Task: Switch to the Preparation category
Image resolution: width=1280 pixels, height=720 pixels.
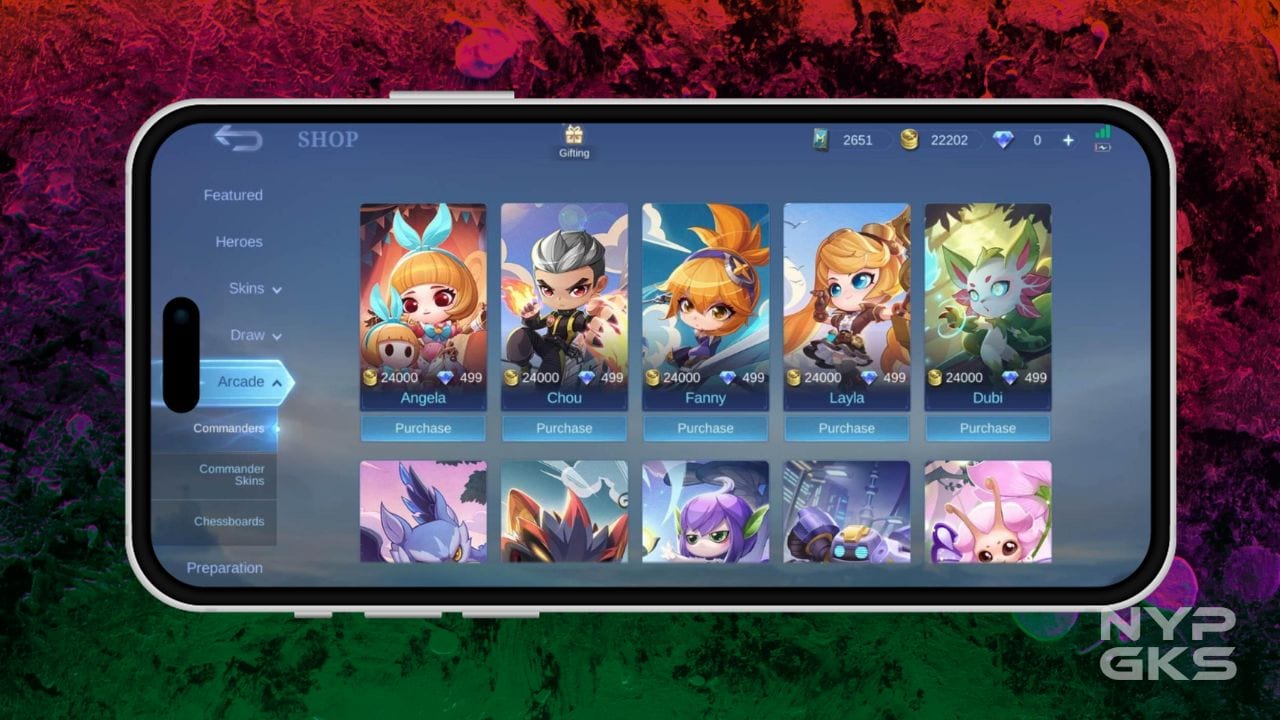Action: 225,568
